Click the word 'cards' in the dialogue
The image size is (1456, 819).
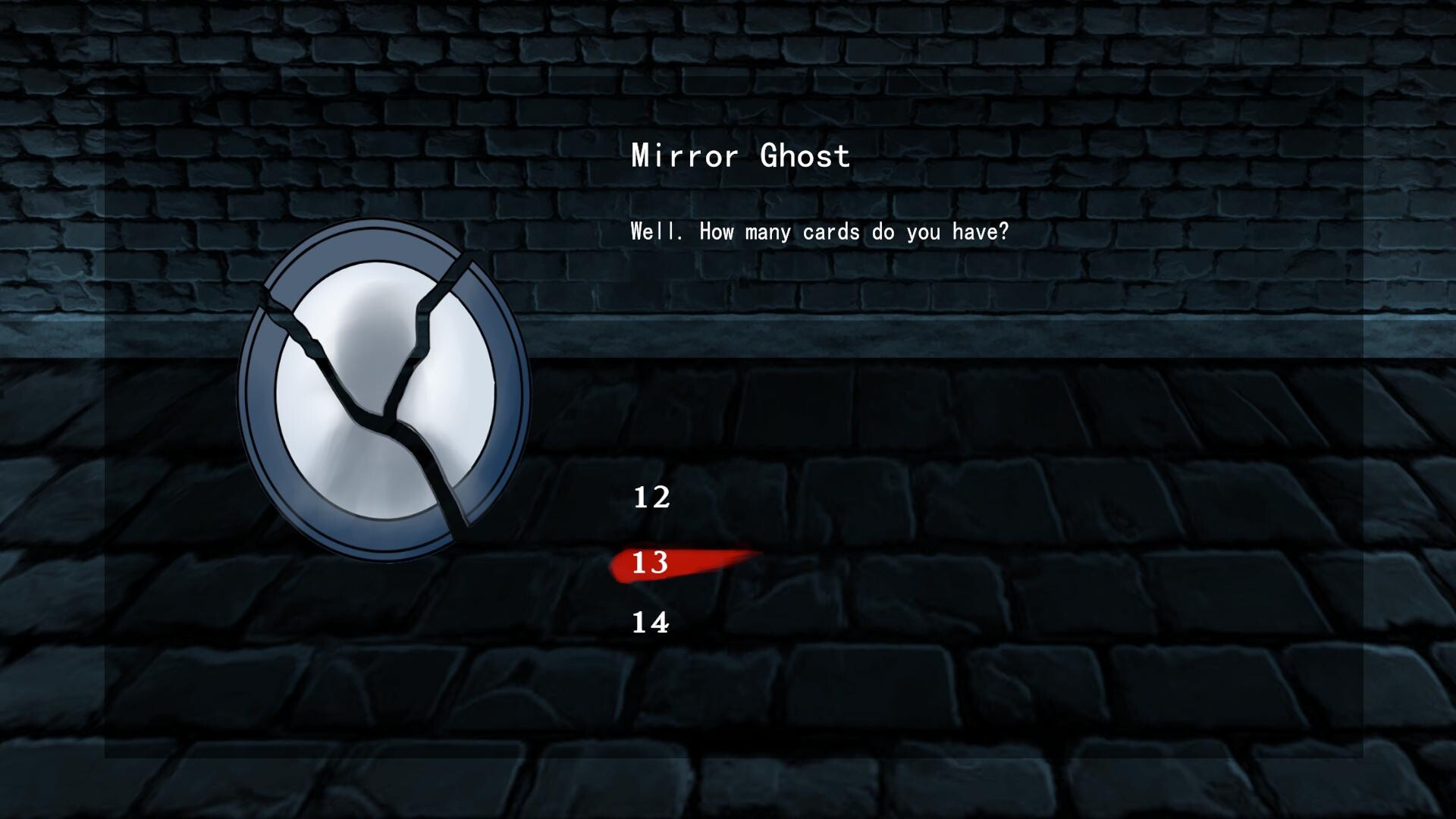[830, 232]
